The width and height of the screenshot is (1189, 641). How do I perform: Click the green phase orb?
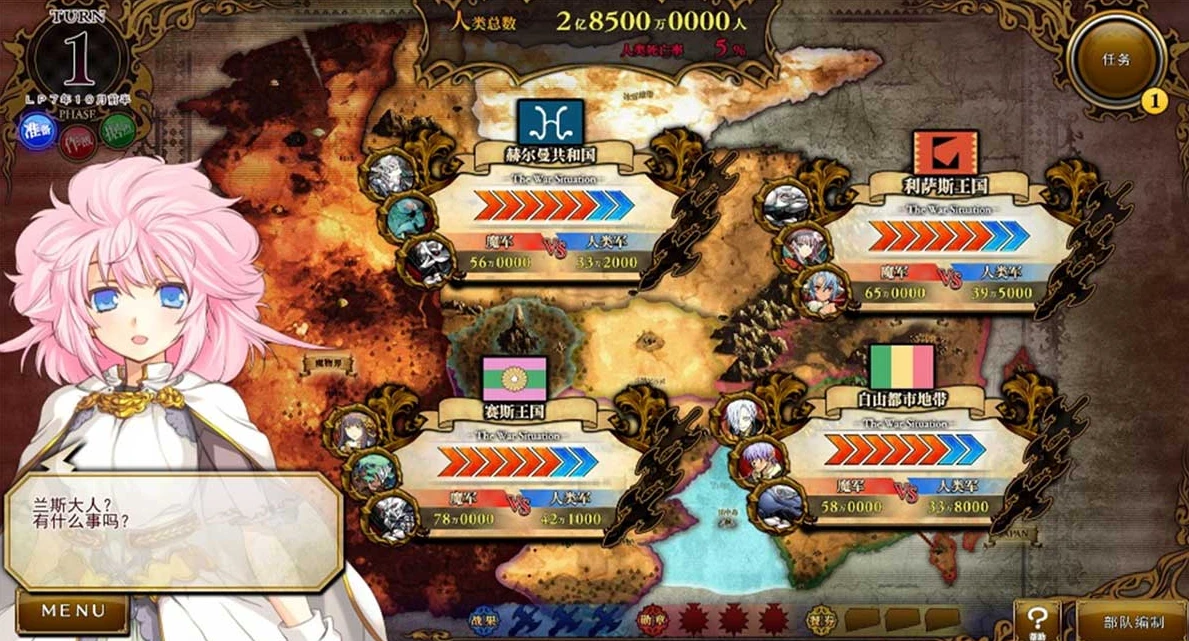pos(119,130)
